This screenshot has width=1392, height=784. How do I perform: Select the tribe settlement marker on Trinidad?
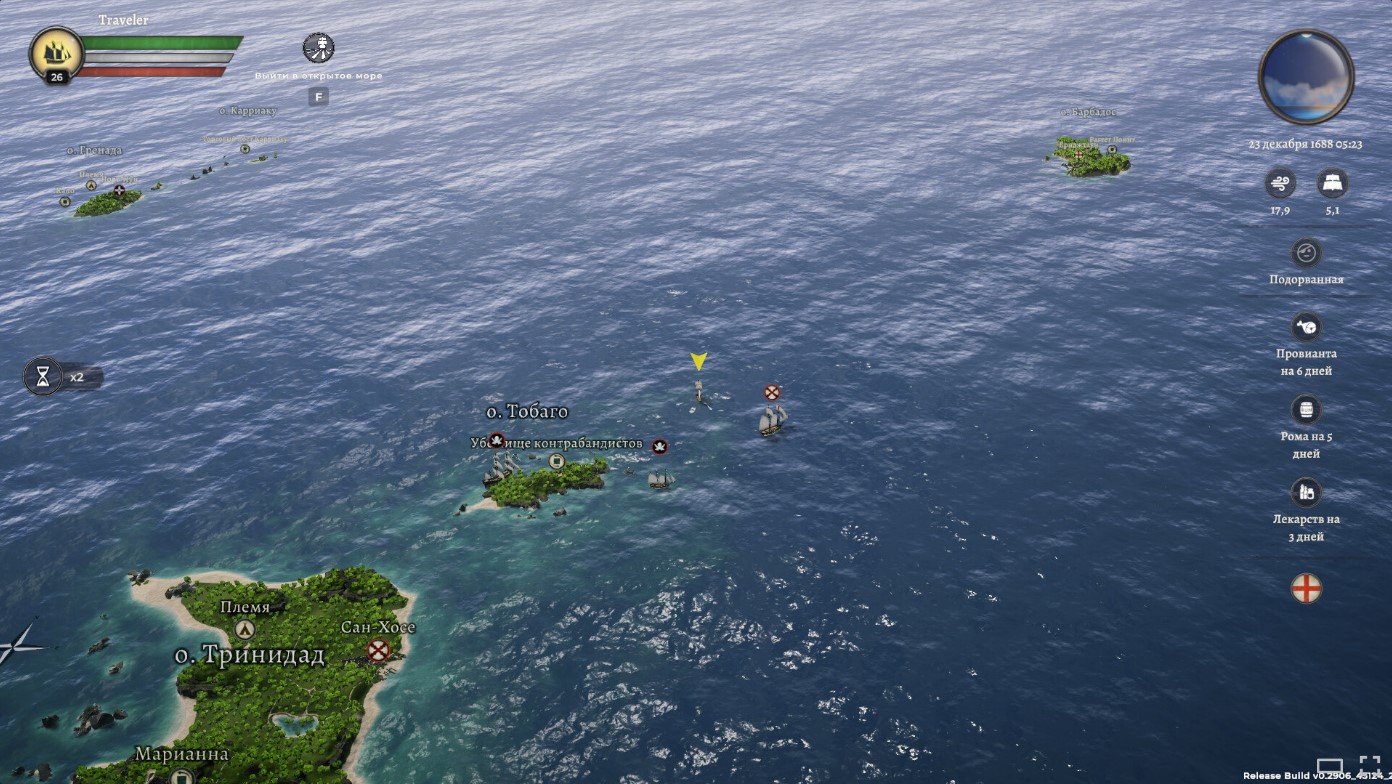point(245,629)
